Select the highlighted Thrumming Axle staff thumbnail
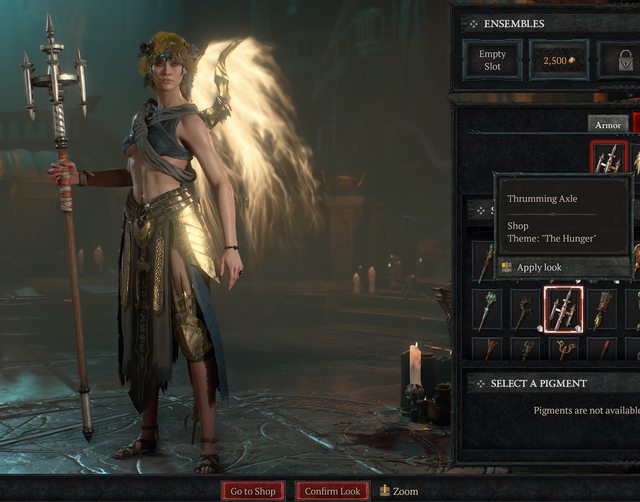Screen dimensions: 640x502 point(562,309)
